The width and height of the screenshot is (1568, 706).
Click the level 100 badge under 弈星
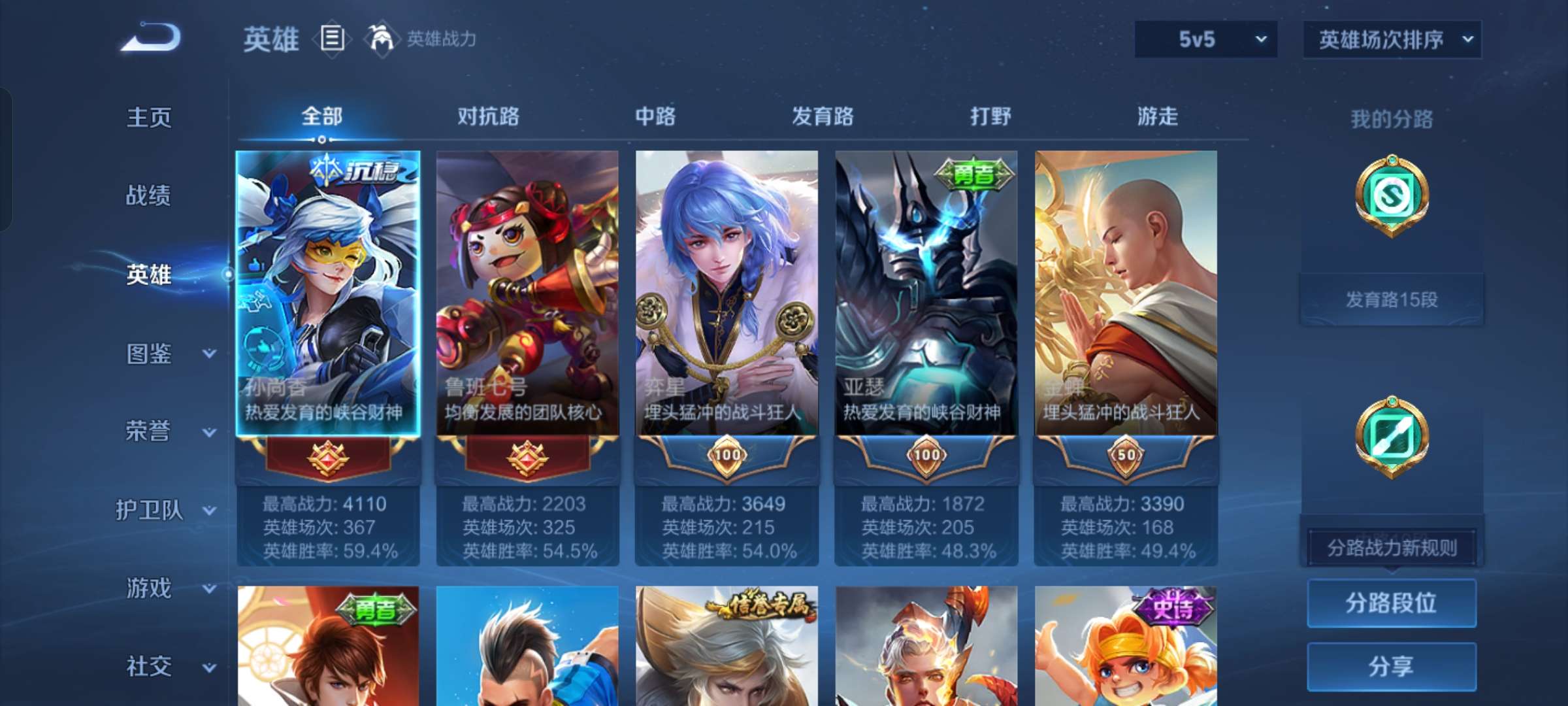pyautogui.click(x=727, y=456)
